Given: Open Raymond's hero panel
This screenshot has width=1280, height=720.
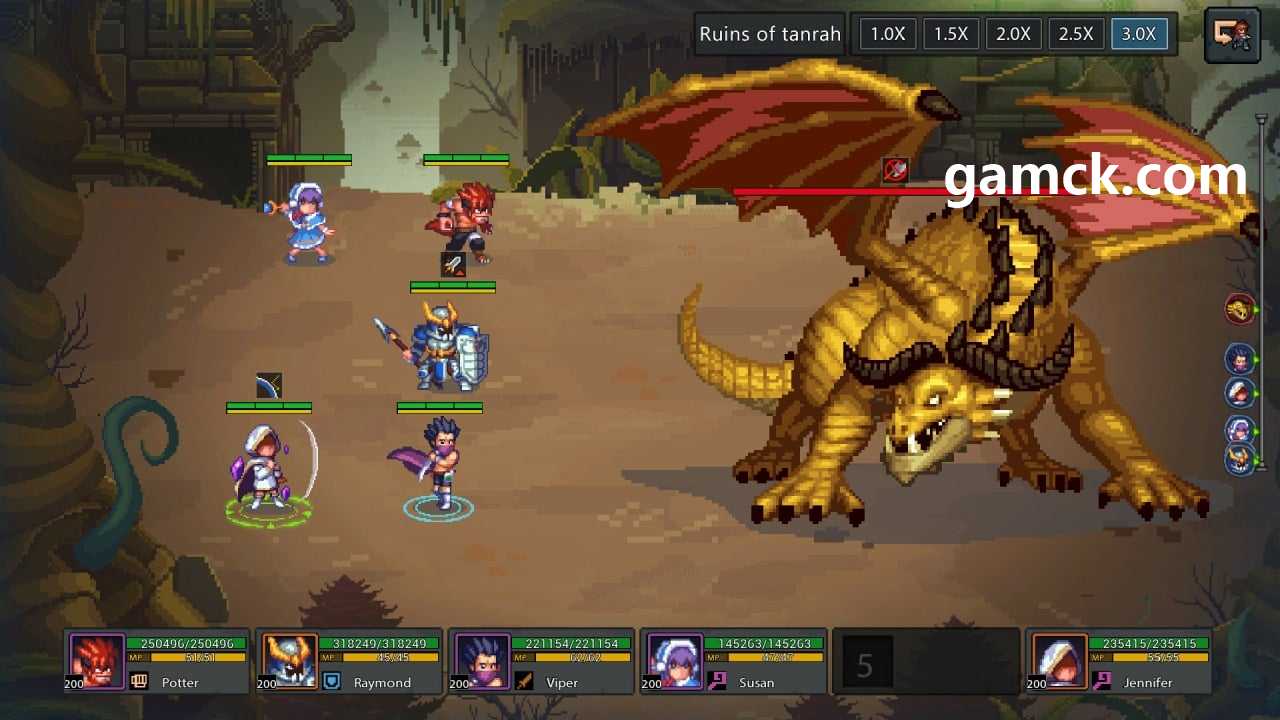Looking at the screenshot, I should [x=349, y=661].
